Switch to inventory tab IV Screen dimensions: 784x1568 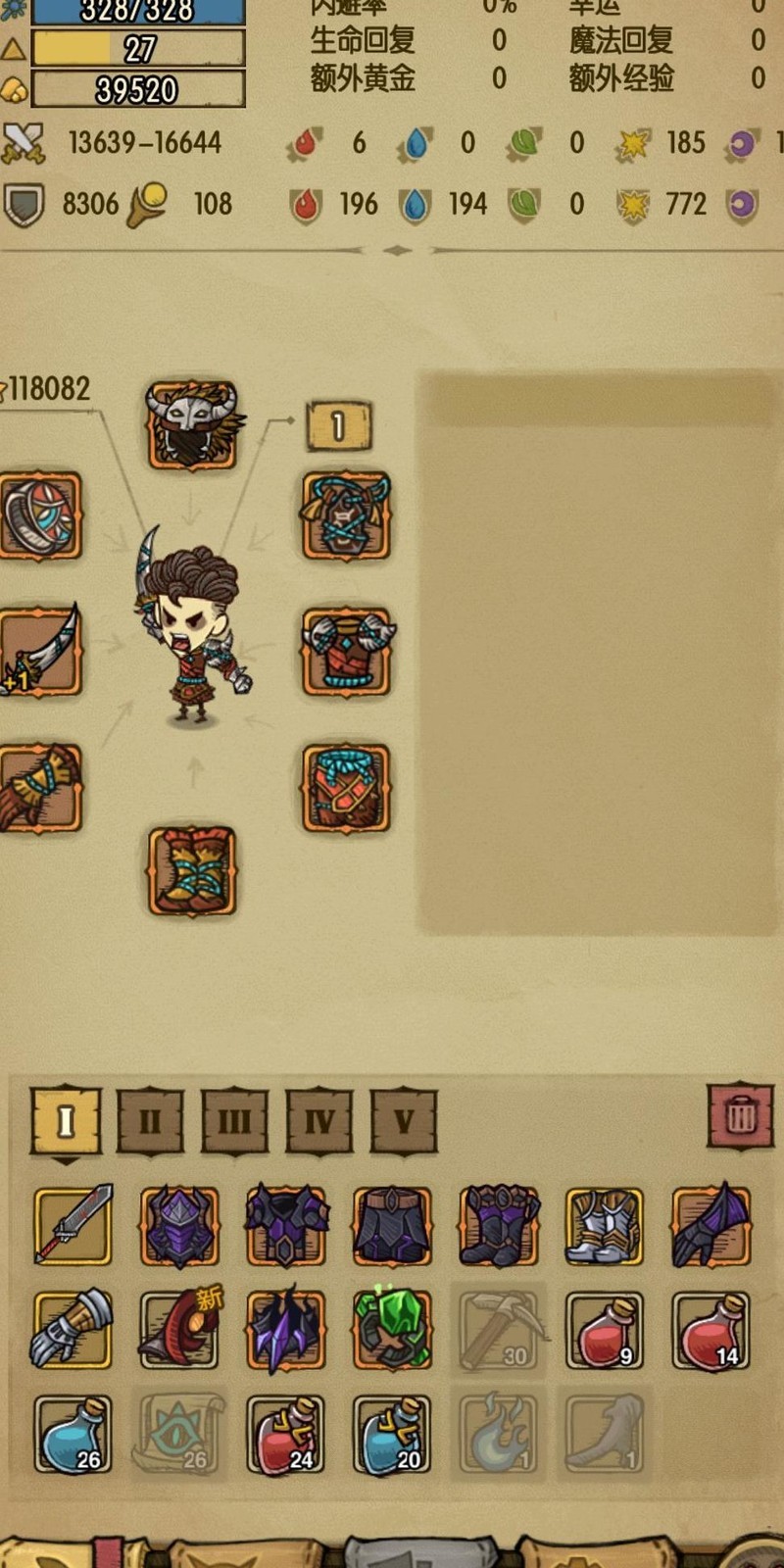click(319, 1120)
